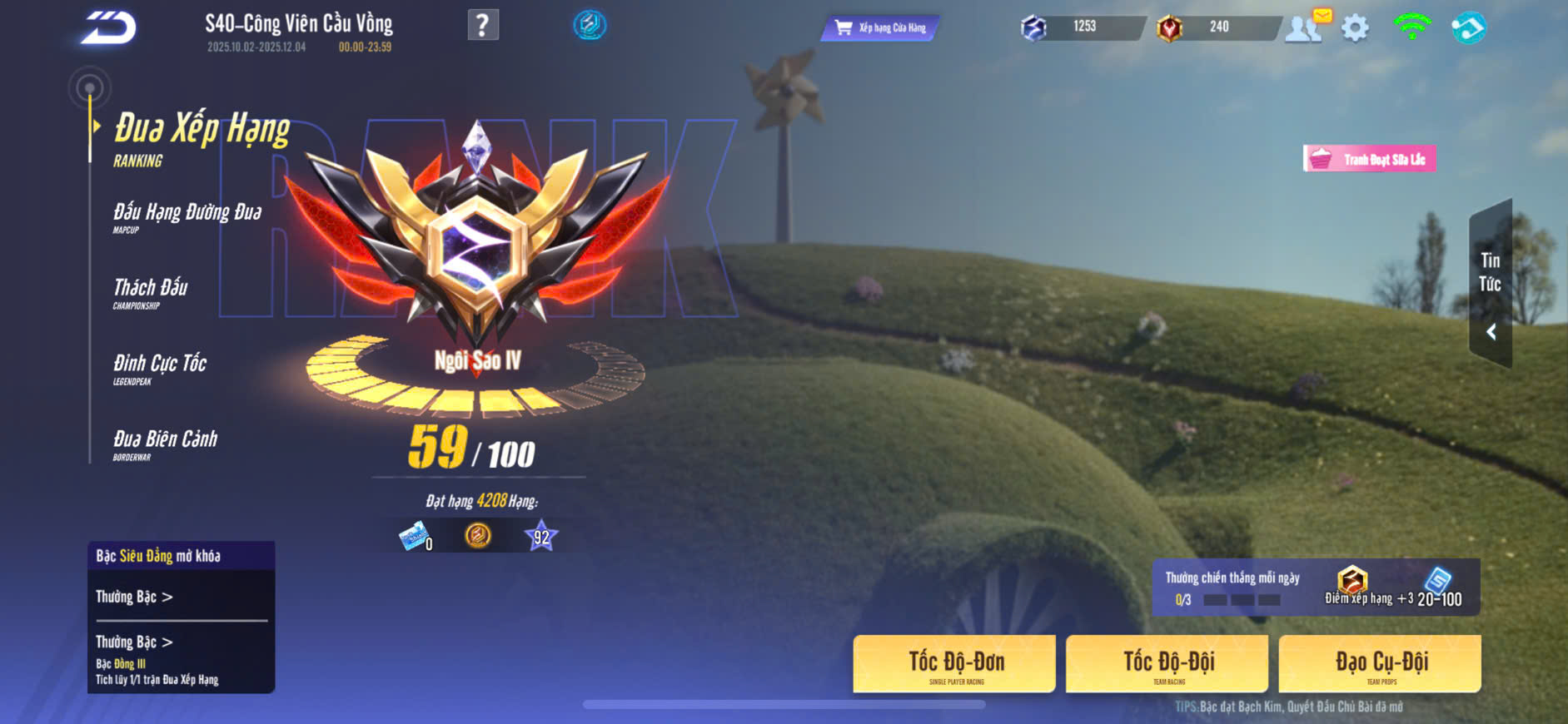Open the first Thưởng Bậc reward entry
1568x724 pixels.
(x=135, y=597)
